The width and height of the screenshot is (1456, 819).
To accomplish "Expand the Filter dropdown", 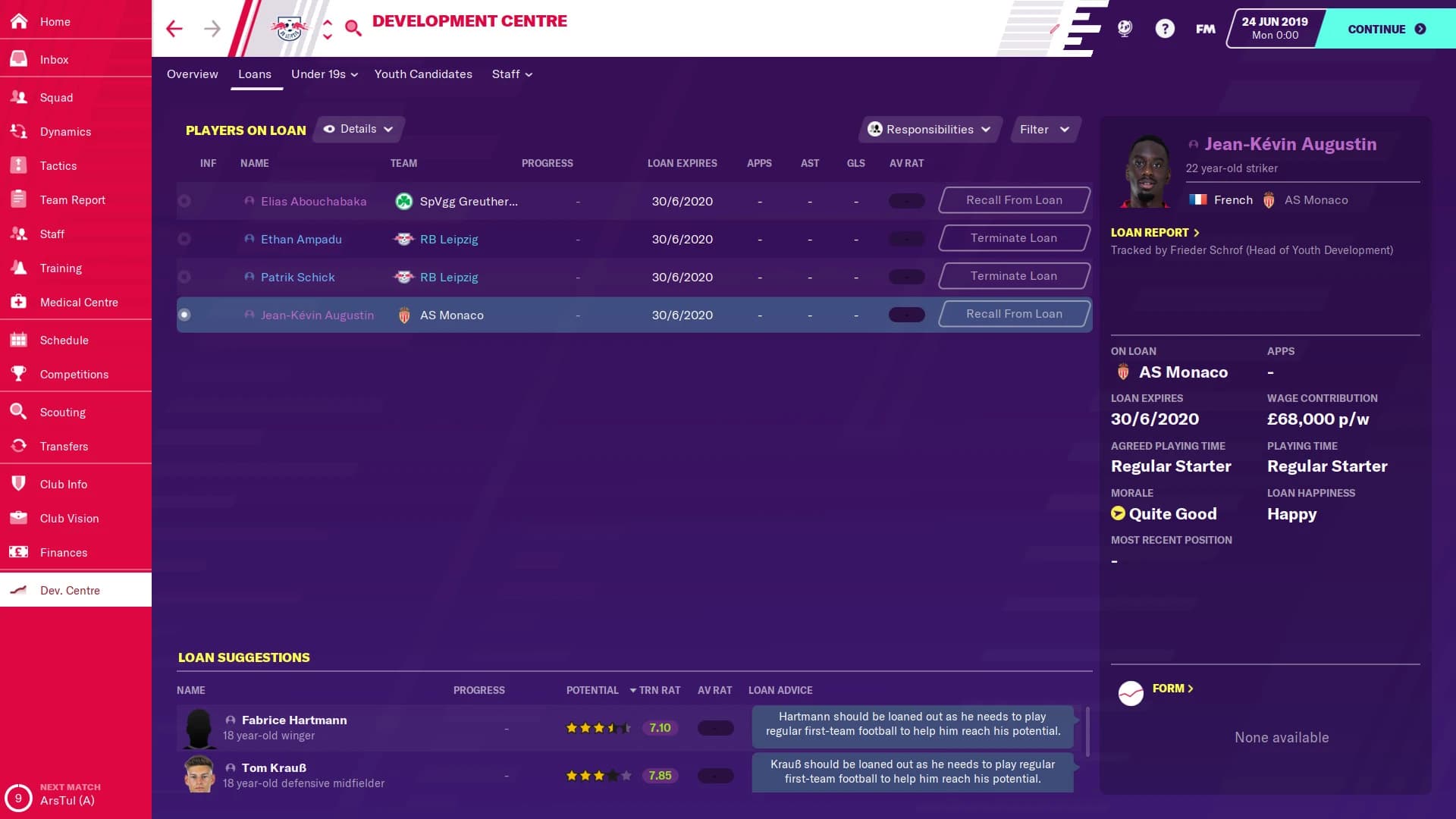I will coord(1044,129).
